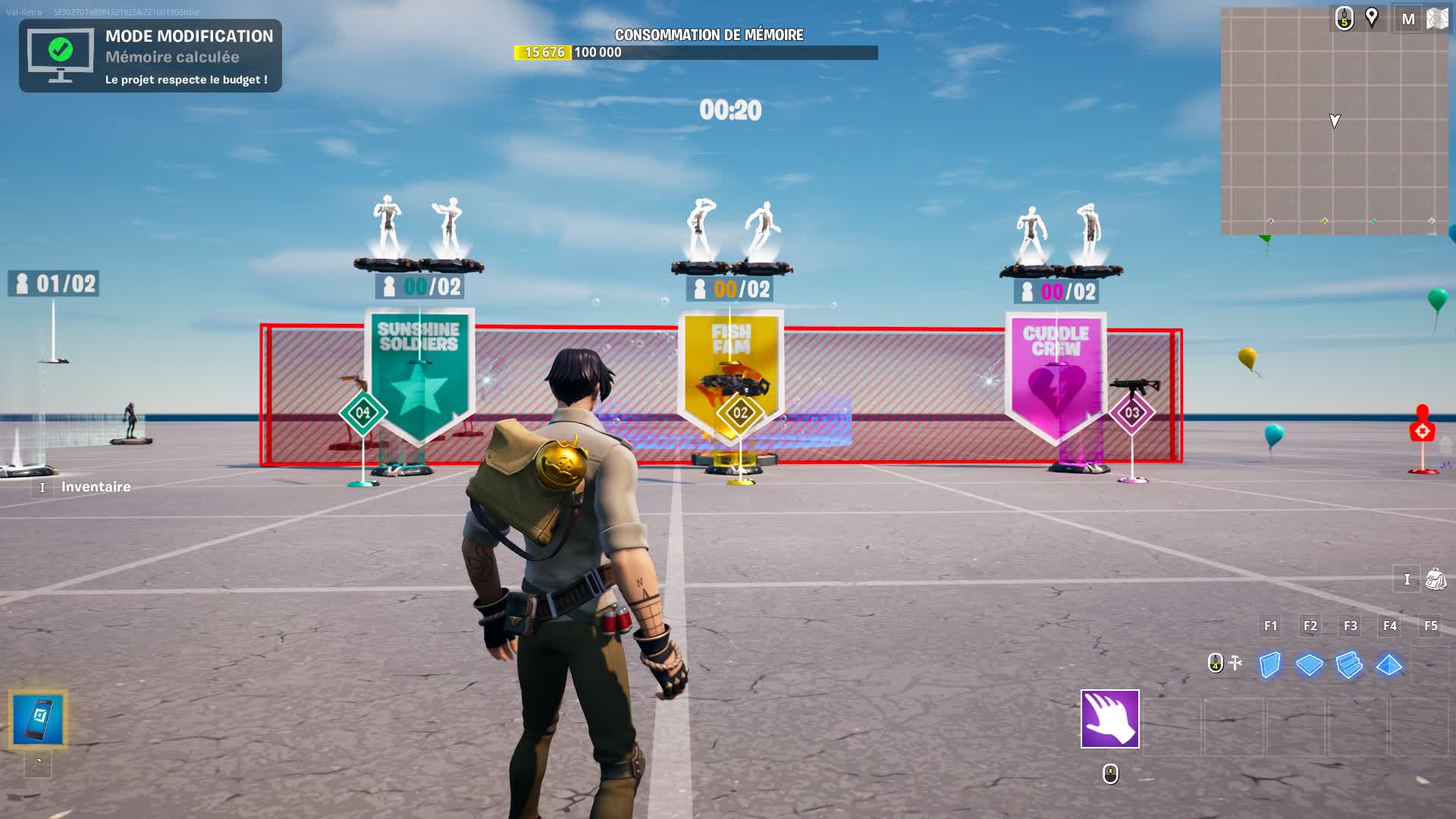1456x819 pixels.
Task: Click the hammer and wrench tools icon near F1
Action: (1236, 662)
